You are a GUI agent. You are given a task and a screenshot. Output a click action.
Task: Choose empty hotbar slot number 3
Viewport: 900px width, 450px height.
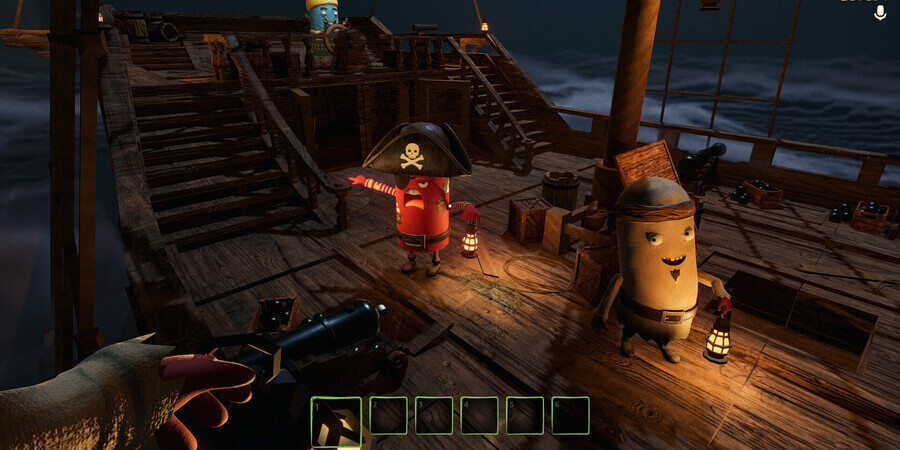(434, 415)
